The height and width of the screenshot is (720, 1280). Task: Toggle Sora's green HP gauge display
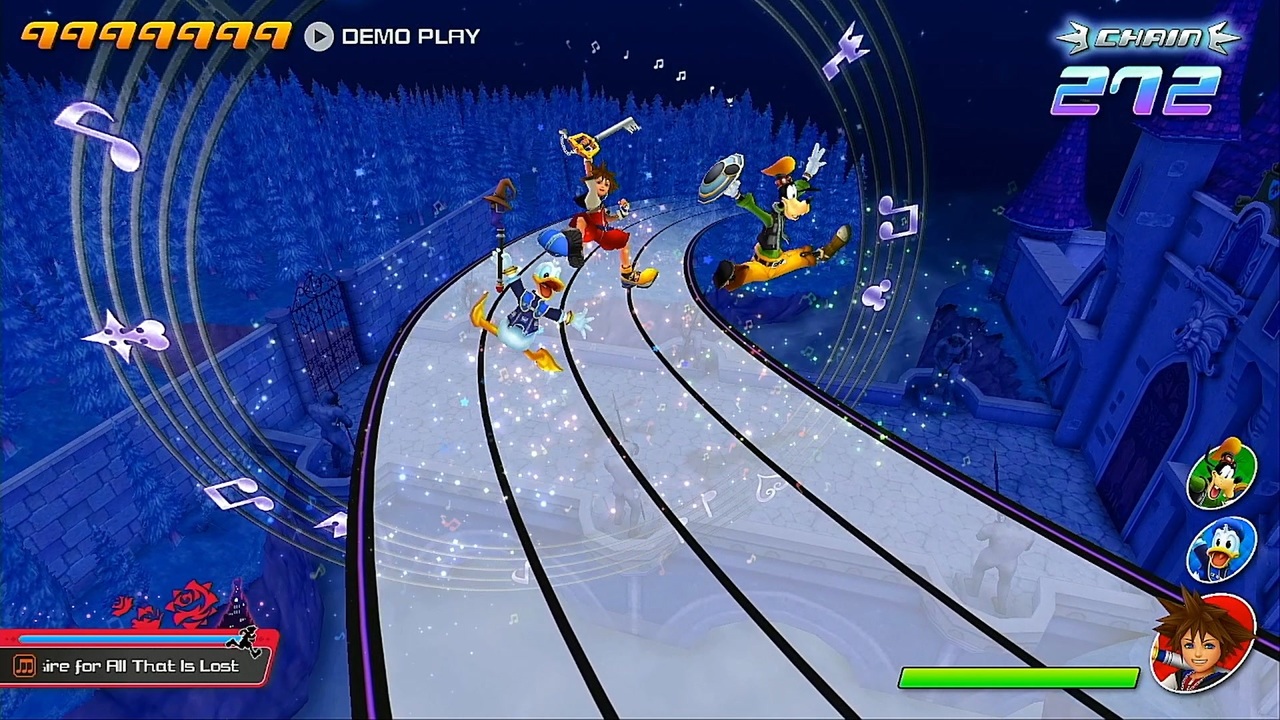[1018, 678]
